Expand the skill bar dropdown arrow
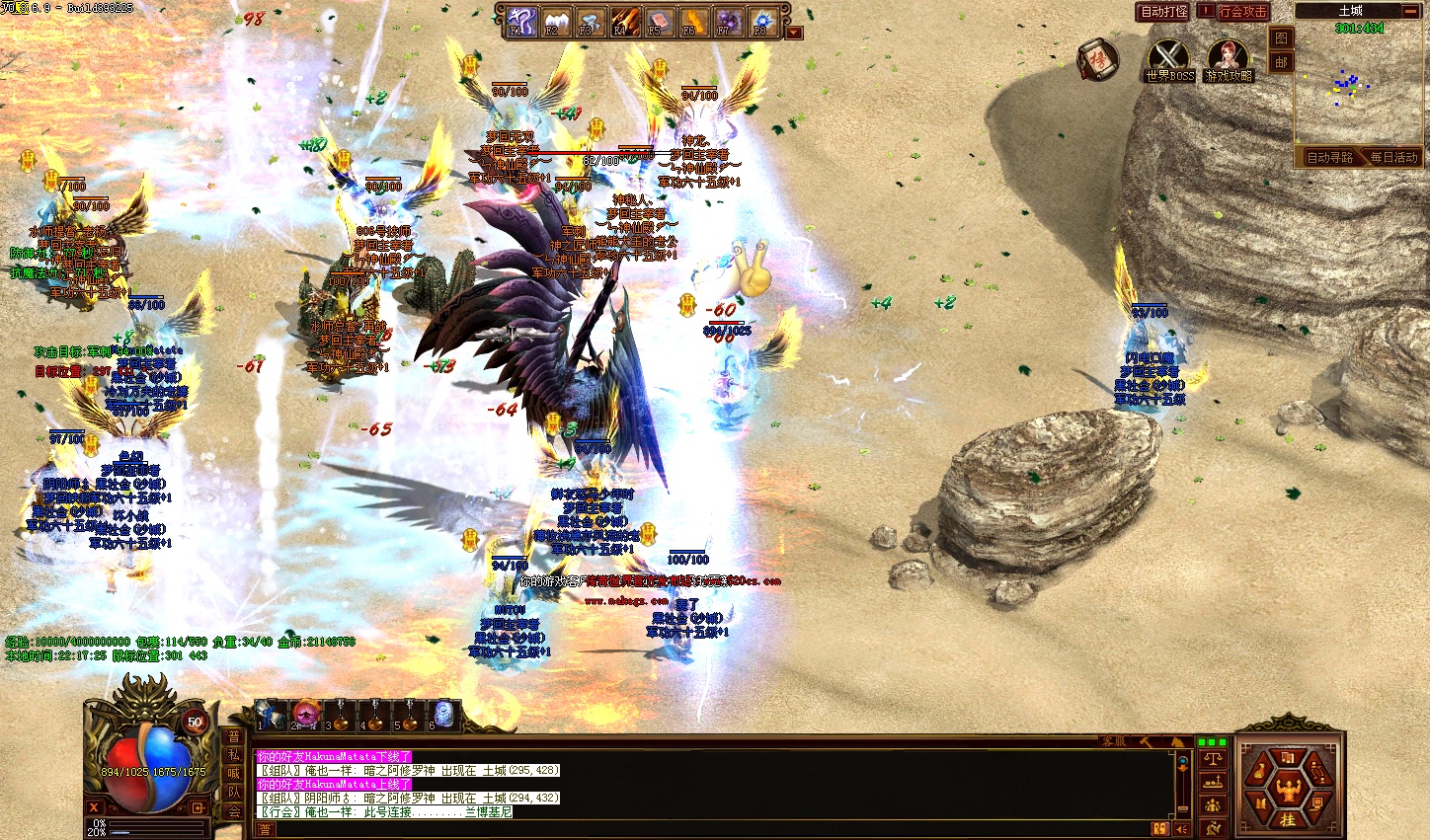Screen dimensions: 1430x840 coord(794,33)
